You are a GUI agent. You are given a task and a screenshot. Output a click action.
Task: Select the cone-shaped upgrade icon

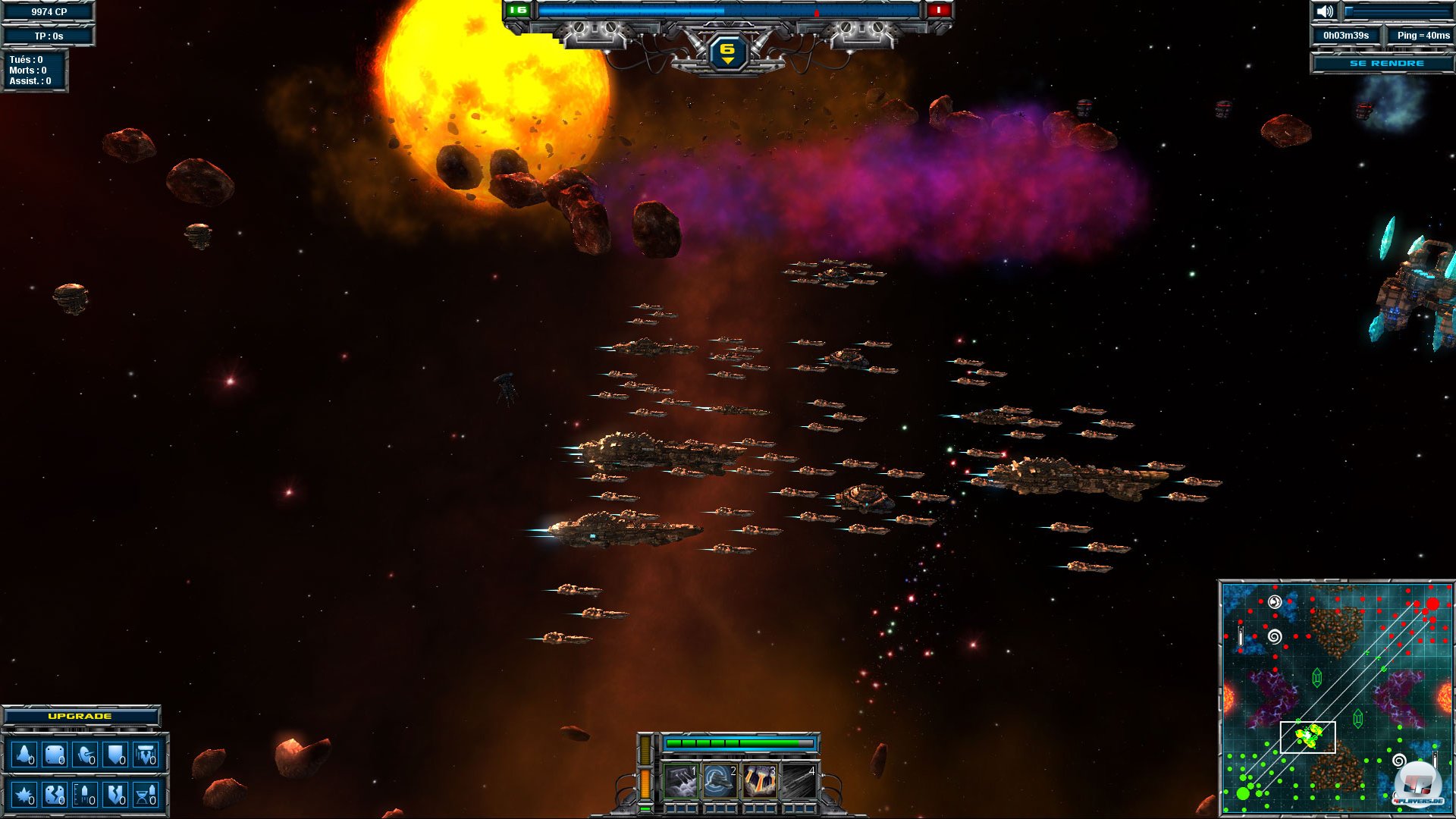pos(24,755)
